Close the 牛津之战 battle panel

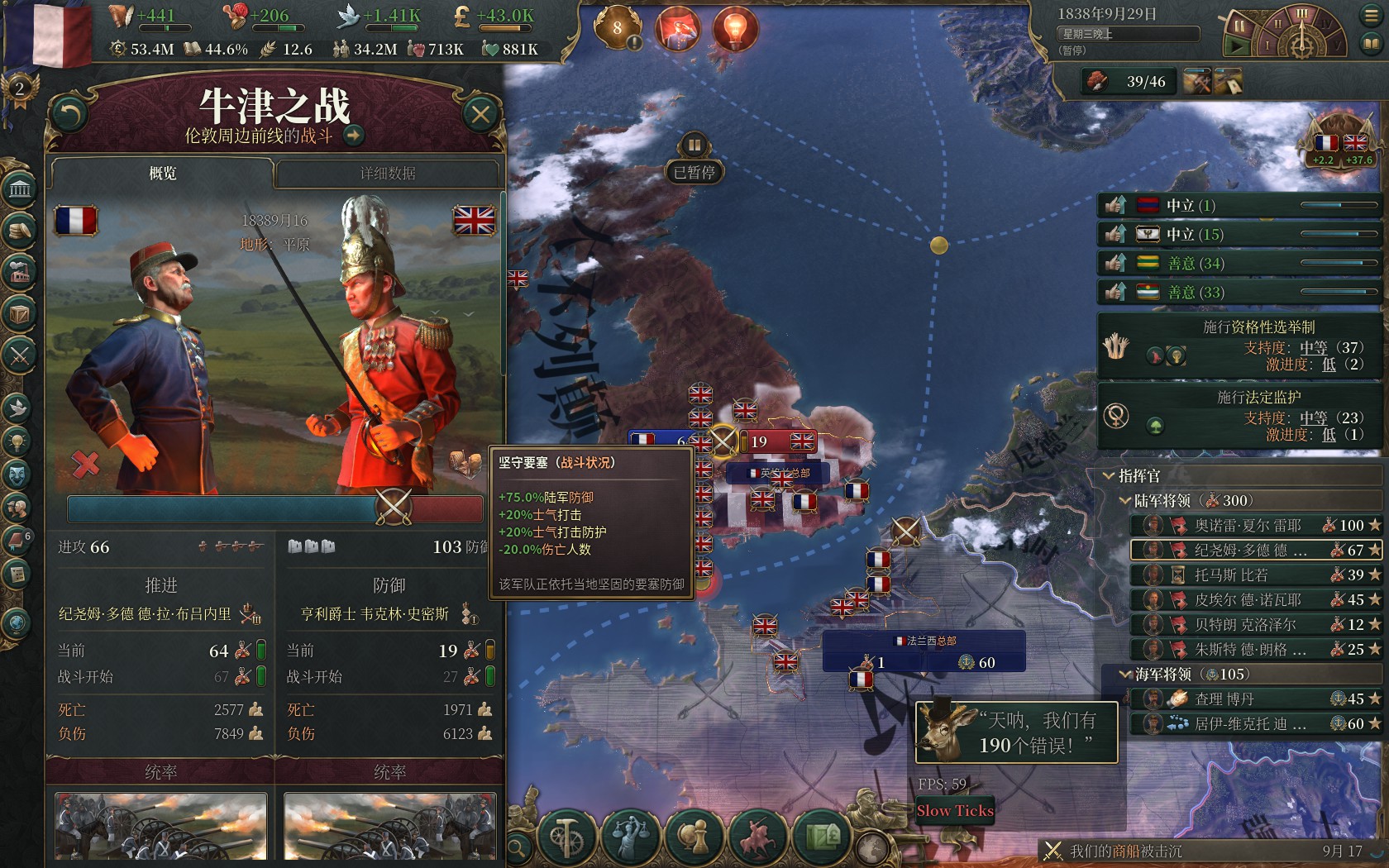coord(480,114)
